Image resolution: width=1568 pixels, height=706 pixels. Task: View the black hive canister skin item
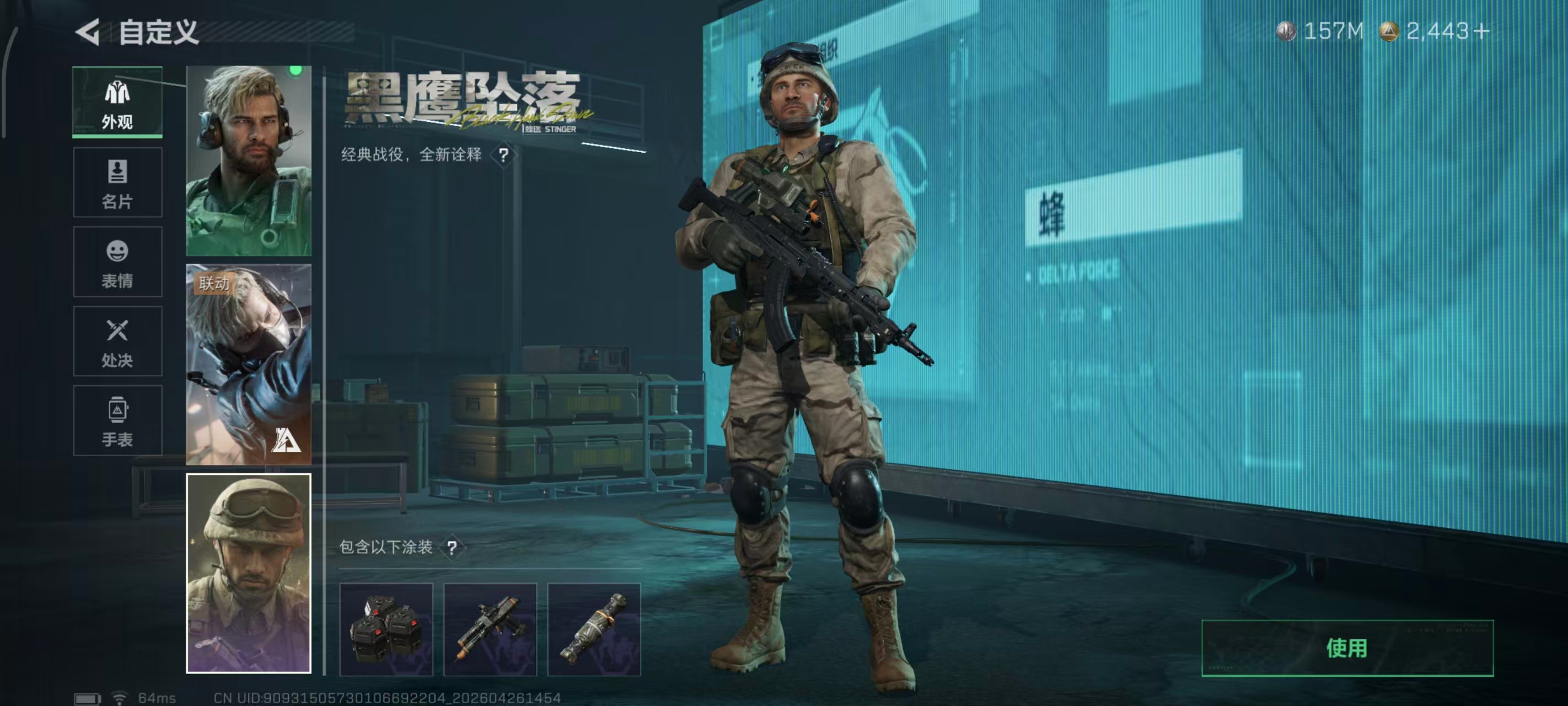(386, 629)
